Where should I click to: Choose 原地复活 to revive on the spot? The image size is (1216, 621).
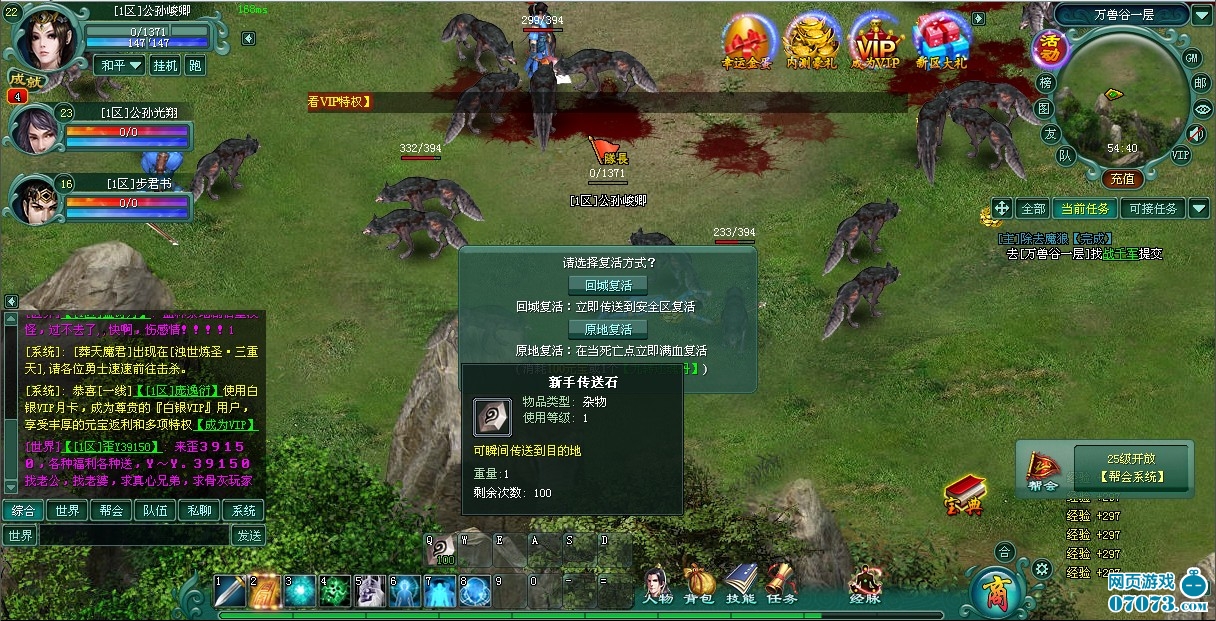(608, 329)
